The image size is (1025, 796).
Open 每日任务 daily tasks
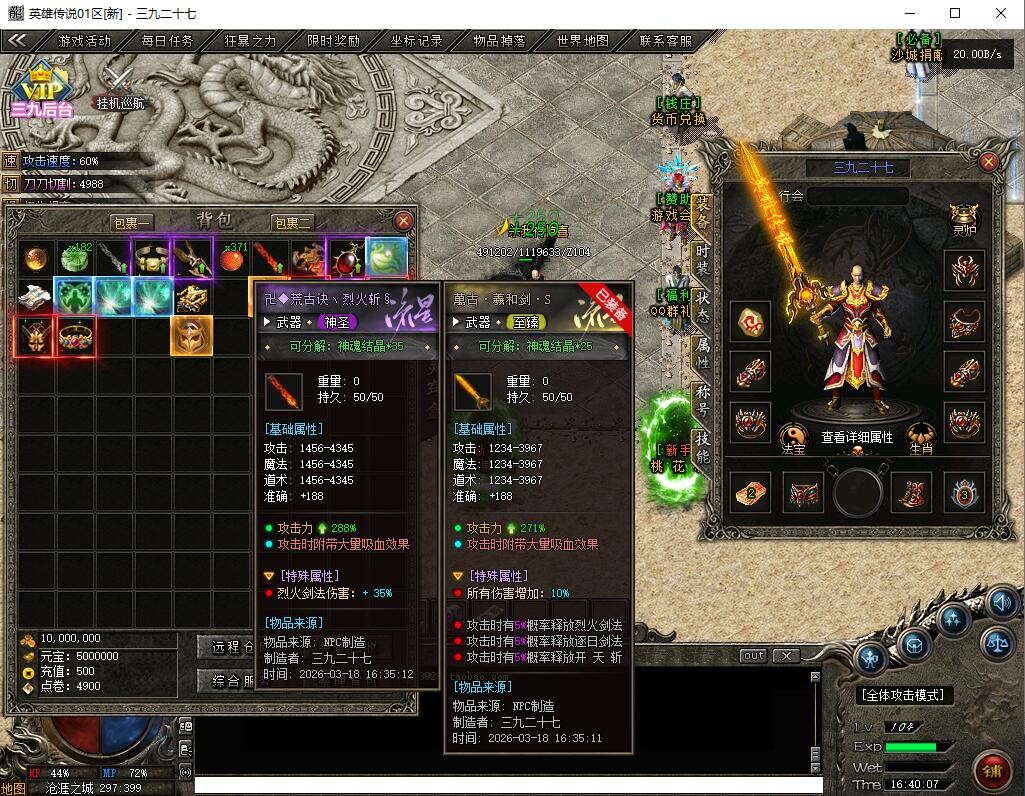coord(167,41)
